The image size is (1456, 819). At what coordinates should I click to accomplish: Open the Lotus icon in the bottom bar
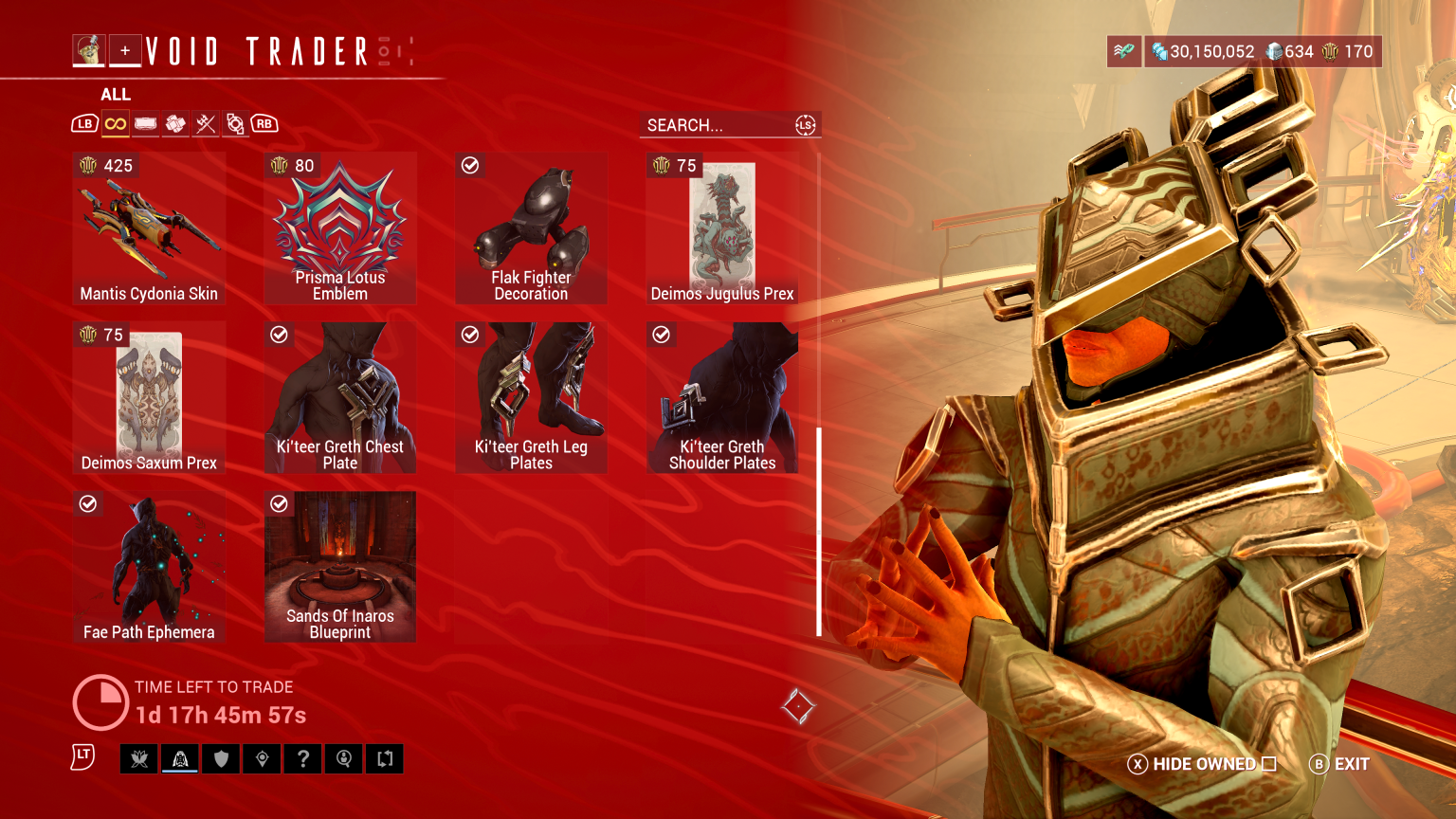[x=139, y=758]
